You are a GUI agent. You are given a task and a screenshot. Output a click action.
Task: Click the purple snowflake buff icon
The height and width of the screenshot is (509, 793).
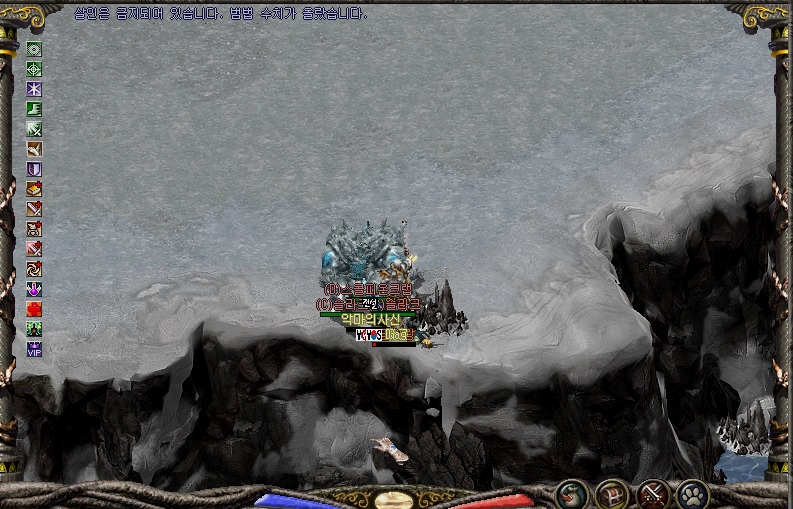[x=34, y=89]
